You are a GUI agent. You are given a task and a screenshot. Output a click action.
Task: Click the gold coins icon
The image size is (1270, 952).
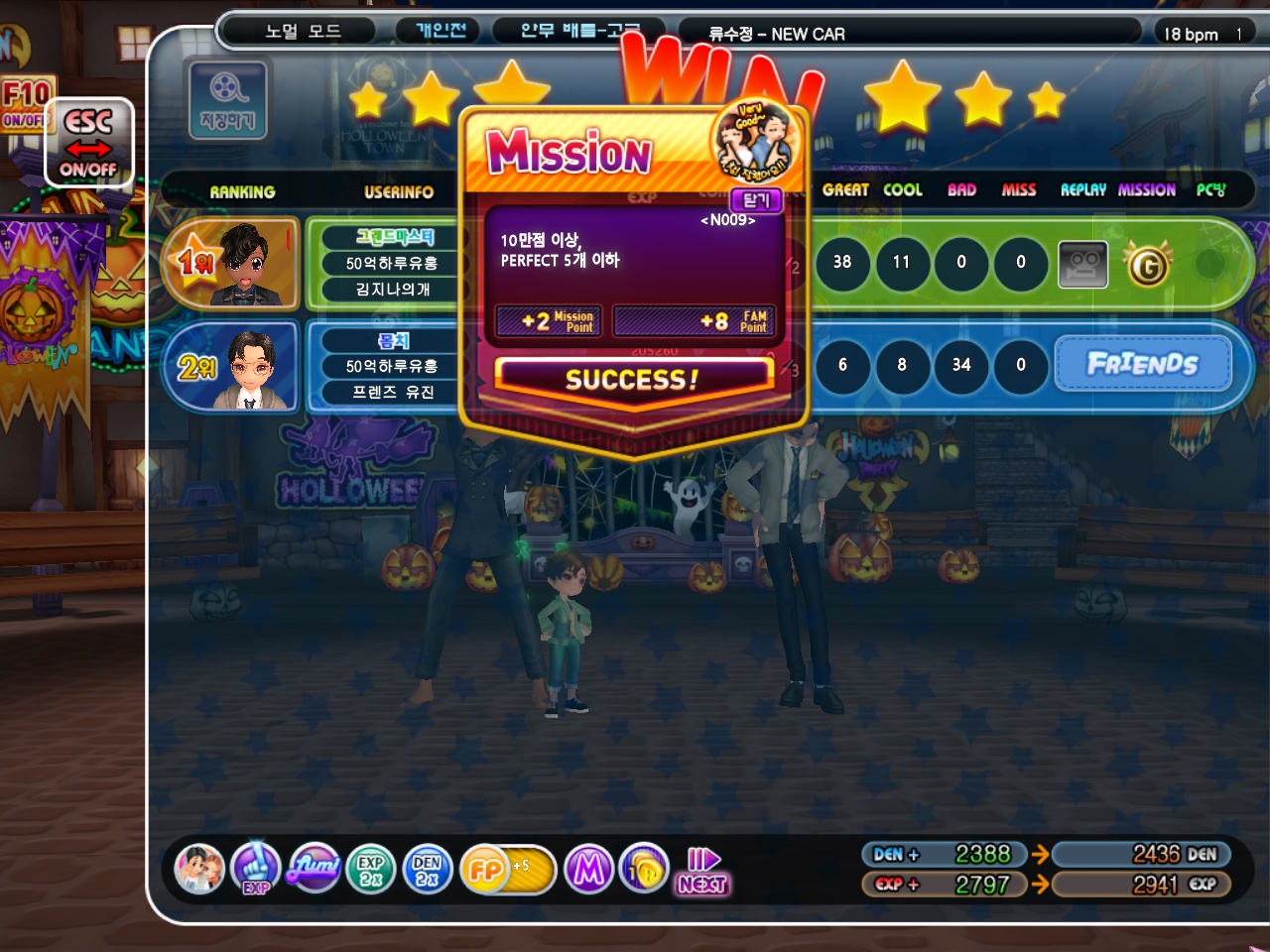[x=644, y=871]
